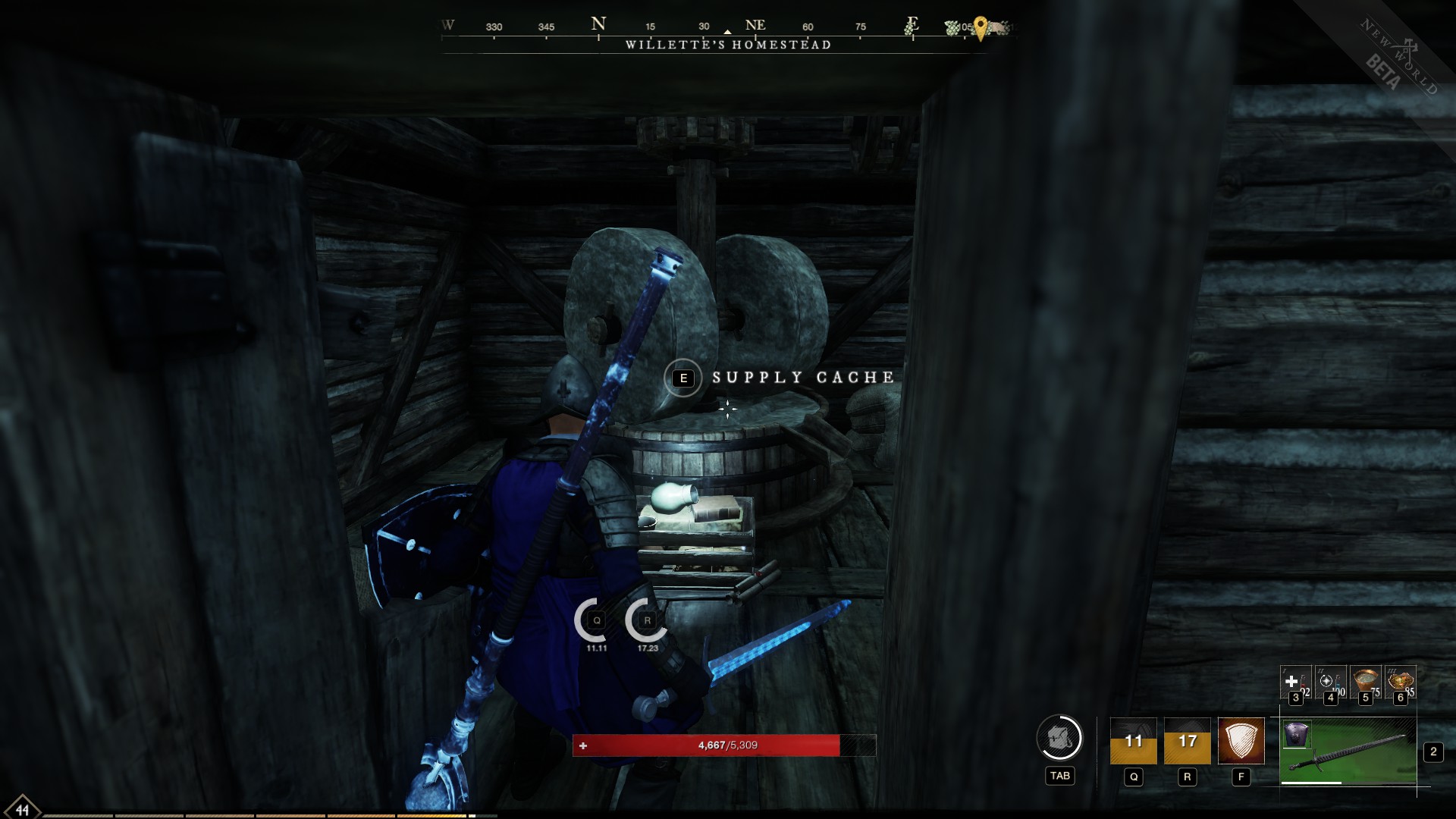
Task: Click the Willette's Homestead location label
Action: click(728, 45)
